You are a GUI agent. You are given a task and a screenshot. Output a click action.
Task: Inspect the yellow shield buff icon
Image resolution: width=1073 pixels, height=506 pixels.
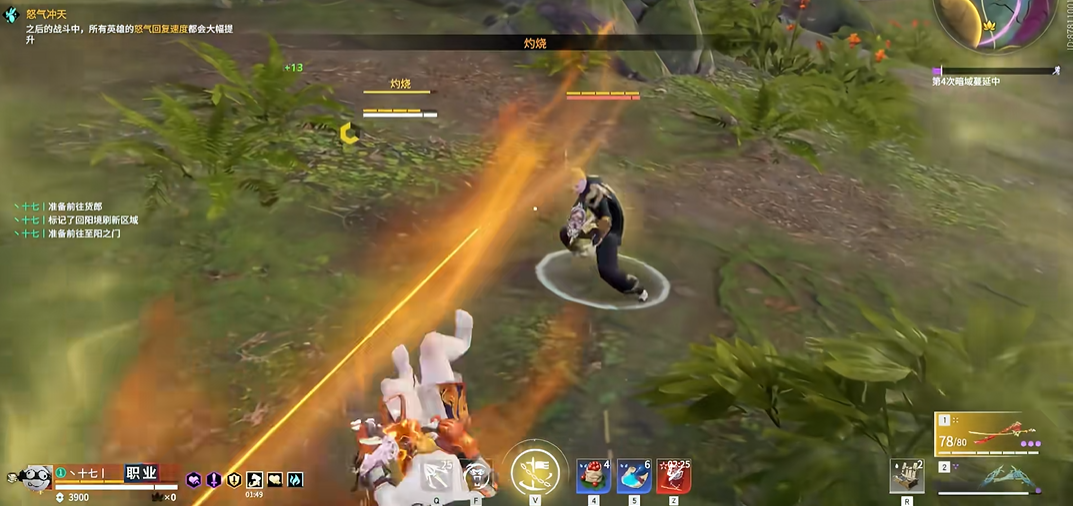(x=234, y=480)
